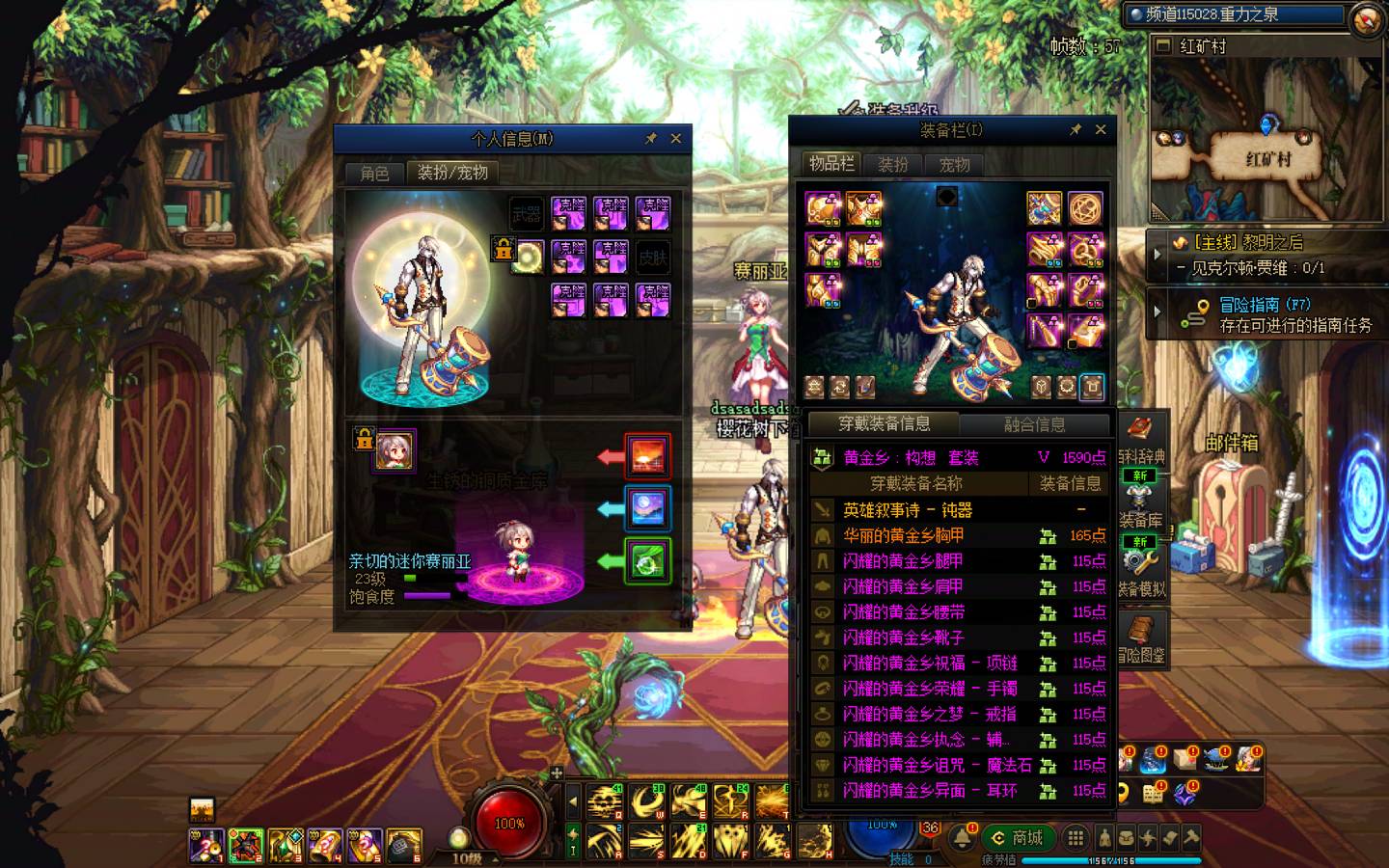Open the 物品栏 inventory tab

[x=831, y=164]
